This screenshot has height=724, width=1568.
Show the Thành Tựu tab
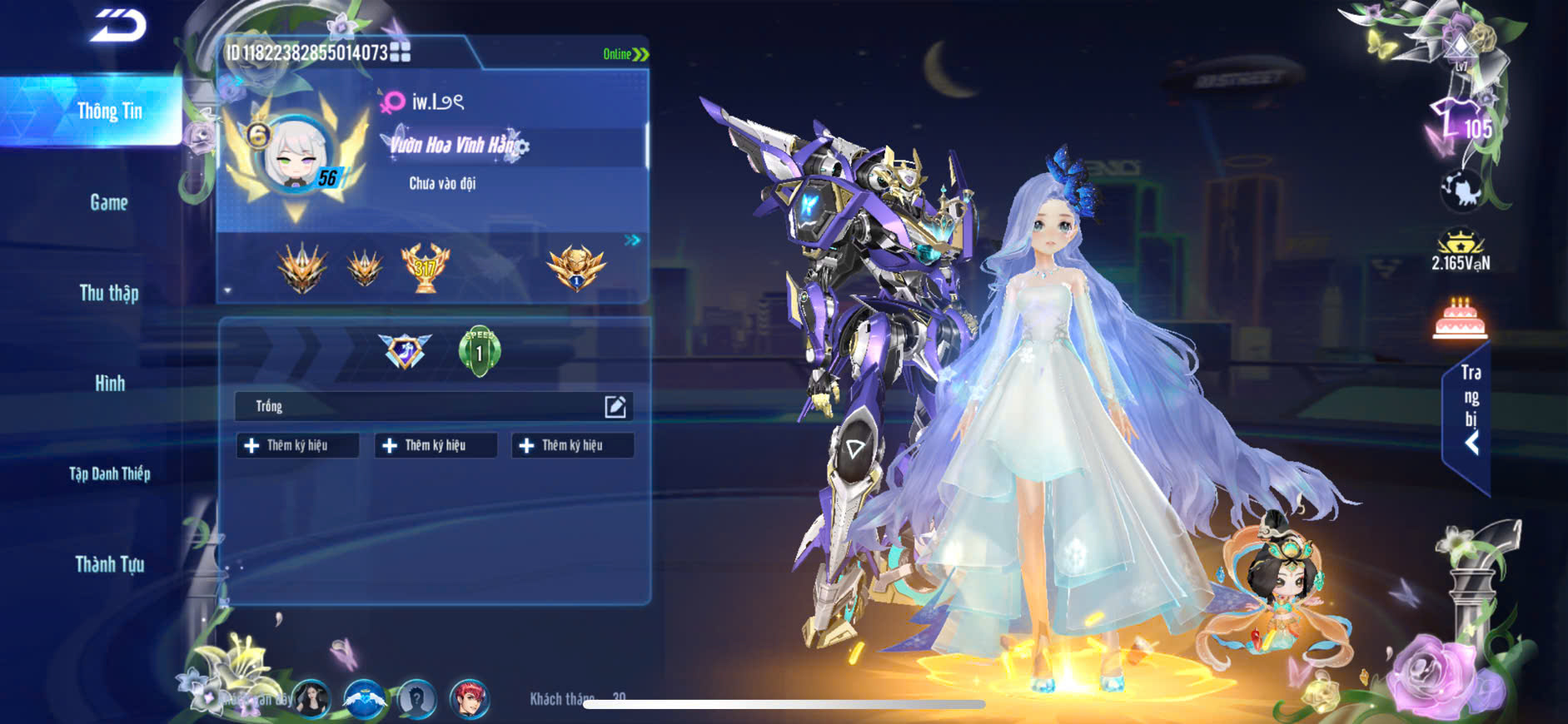[109, 565]
